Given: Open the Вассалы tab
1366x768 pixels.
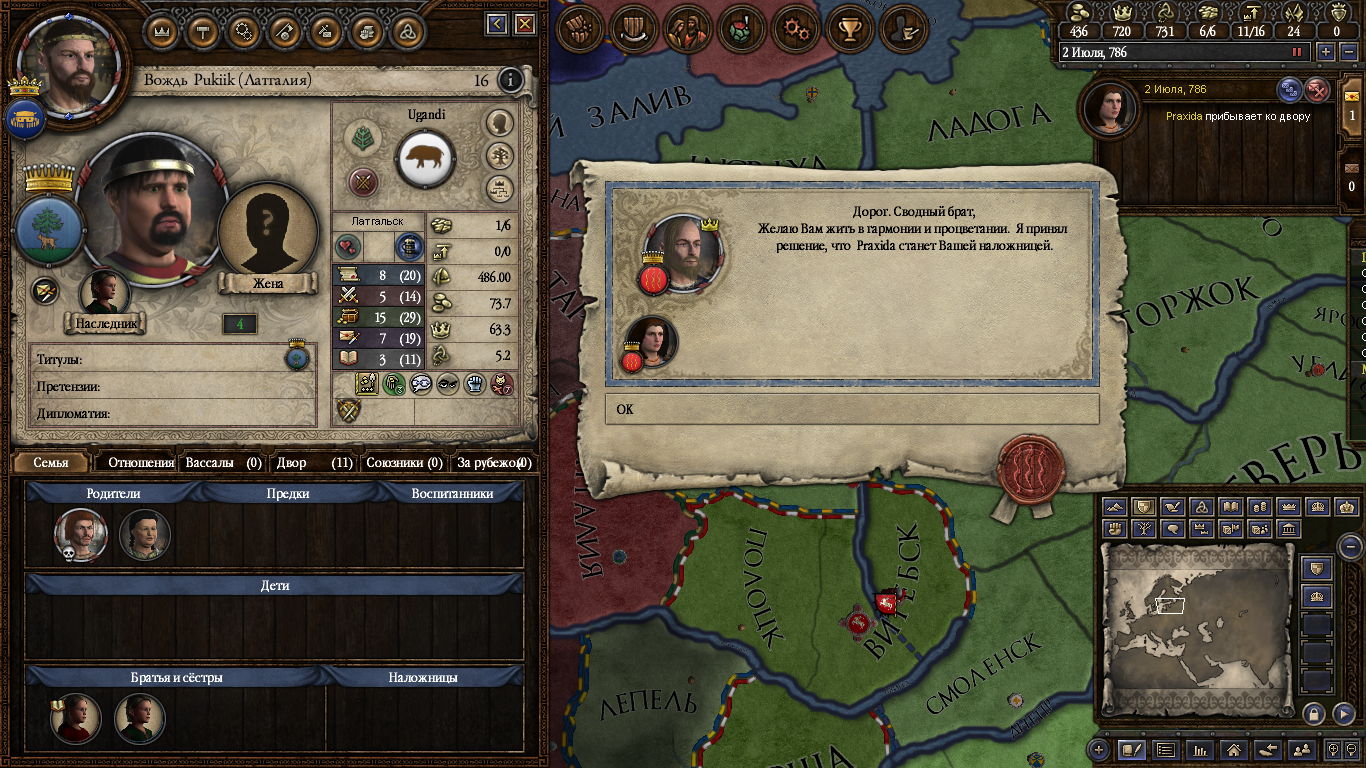Looking at the screenshot, I should point(222,463).
